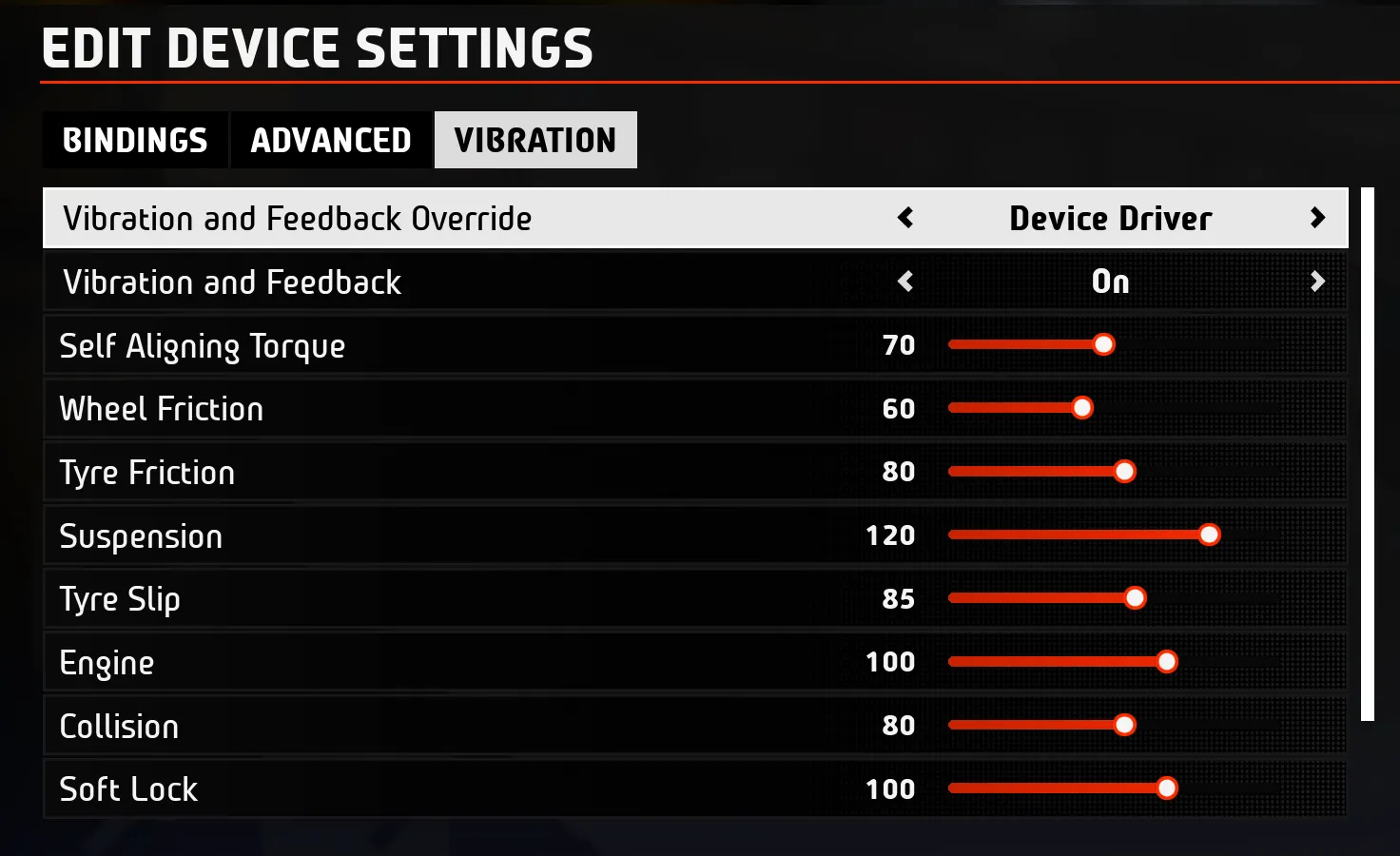Click right arrow next to Device Driver
Viewport: 1400px width, 856px height.
1317,219
